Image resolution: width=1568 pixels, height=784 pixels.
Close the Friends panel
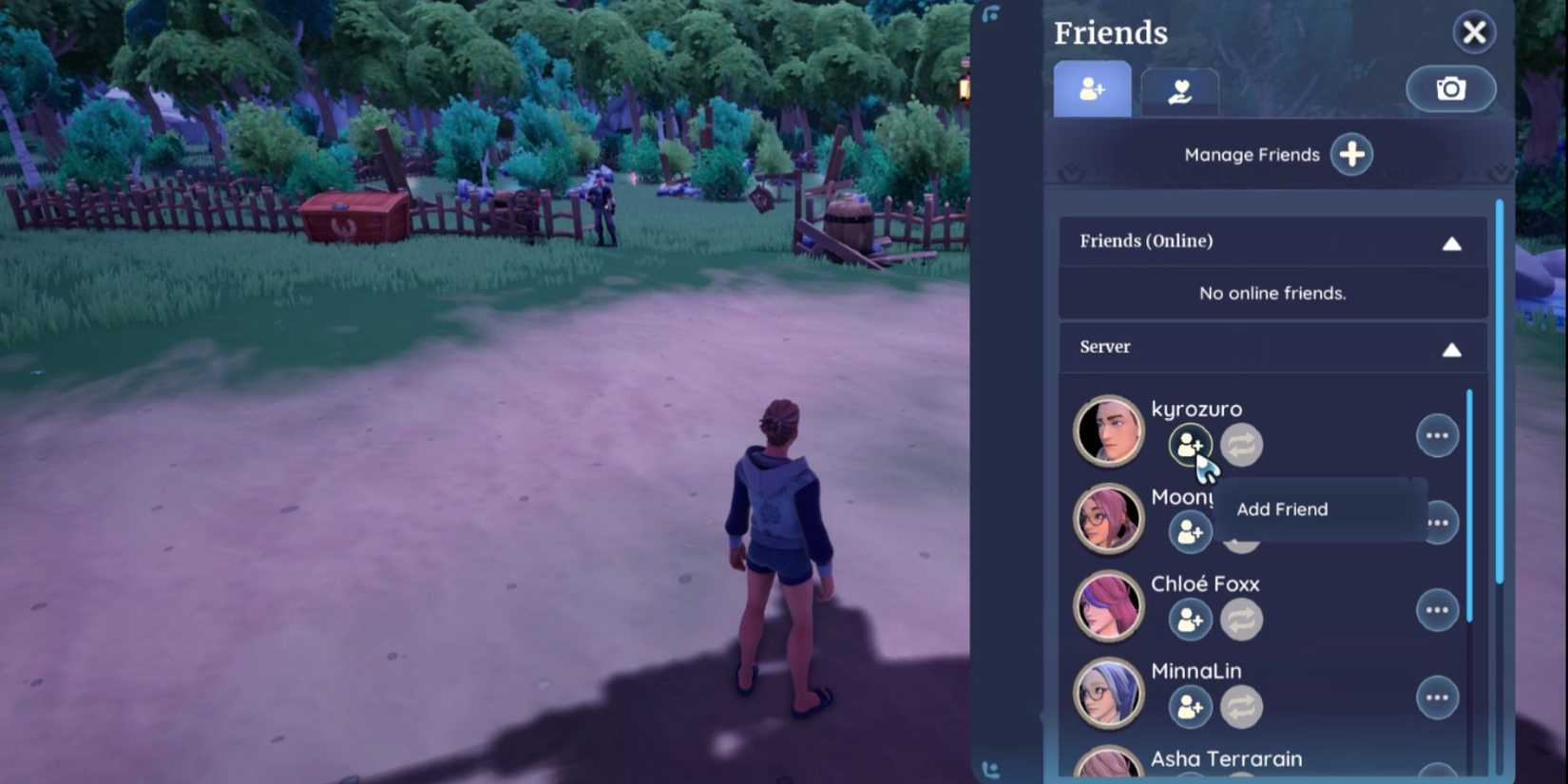1473,31
